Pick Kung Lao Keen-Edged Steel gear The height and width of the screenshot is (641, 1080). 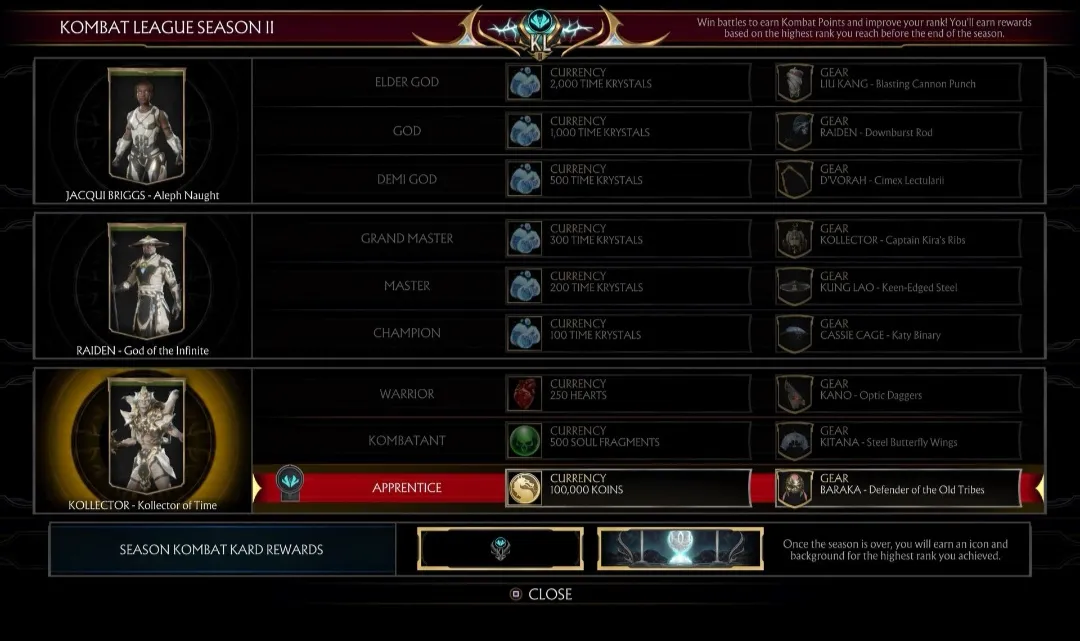[x=898, y=286]
